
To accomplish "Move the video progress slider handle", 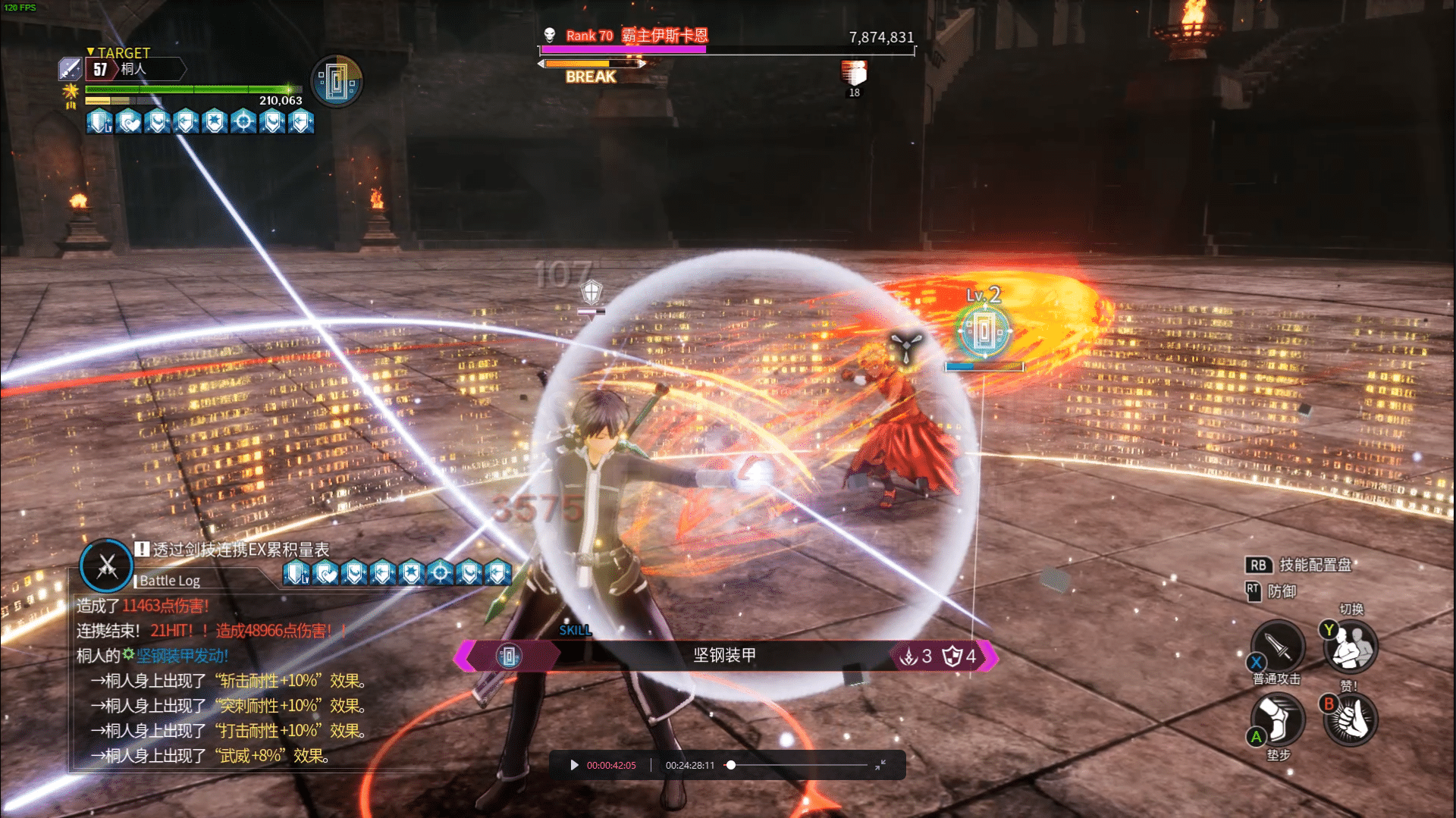I will click(731, 765).
